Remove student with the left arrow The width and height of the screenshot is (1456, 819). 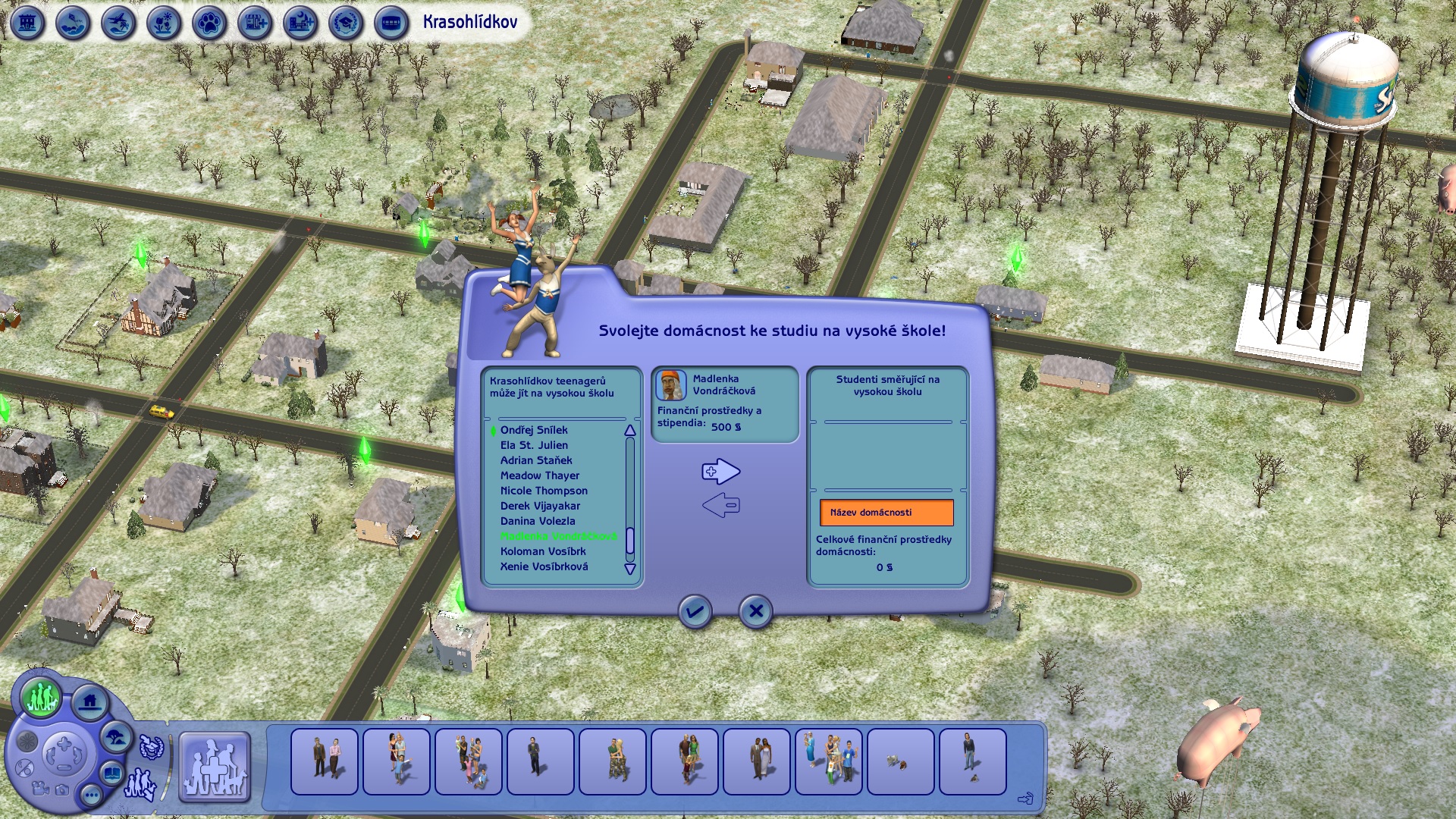[x=720, y=505]
